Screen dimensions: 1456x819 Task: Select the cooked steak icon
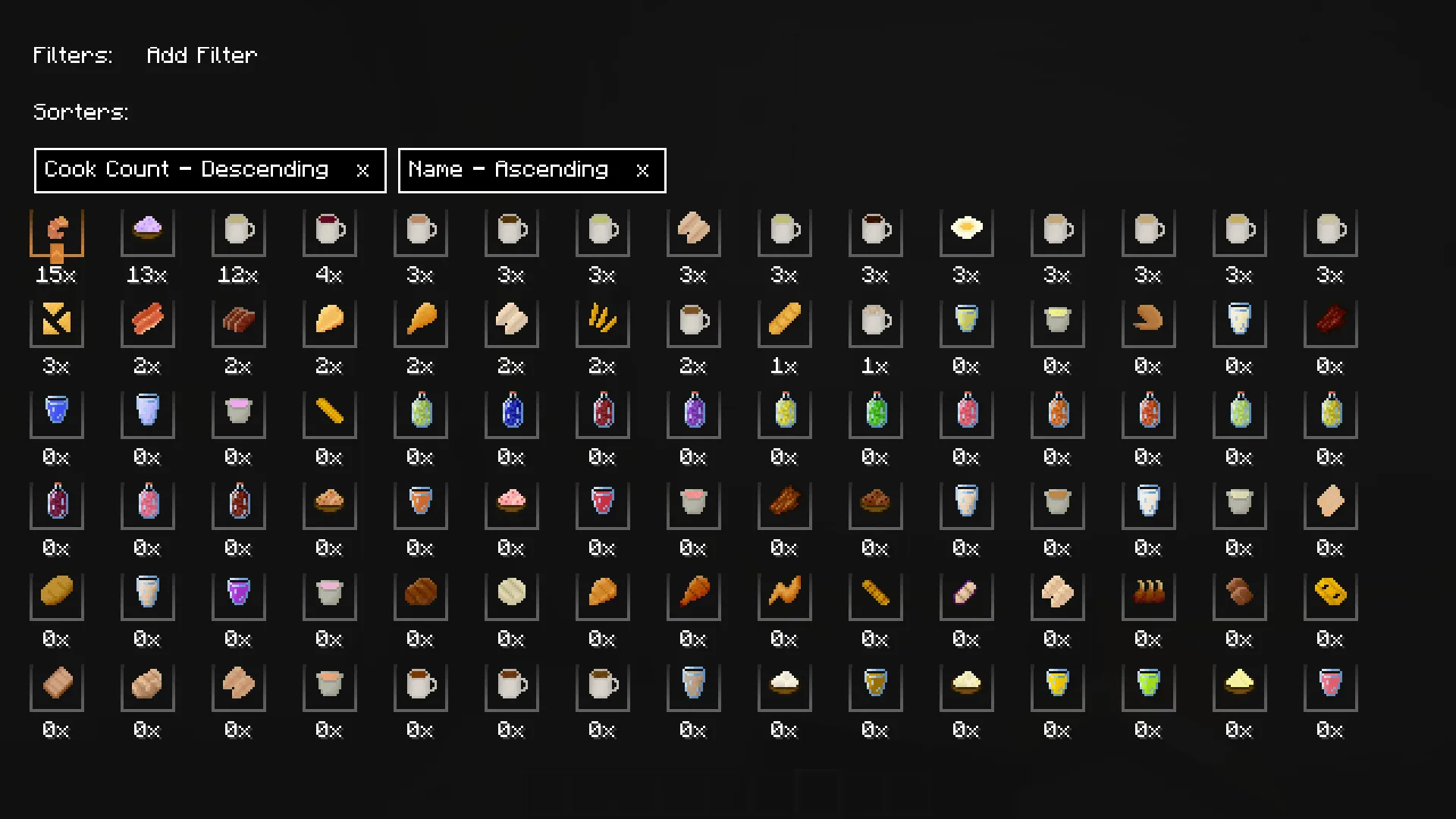238,322
